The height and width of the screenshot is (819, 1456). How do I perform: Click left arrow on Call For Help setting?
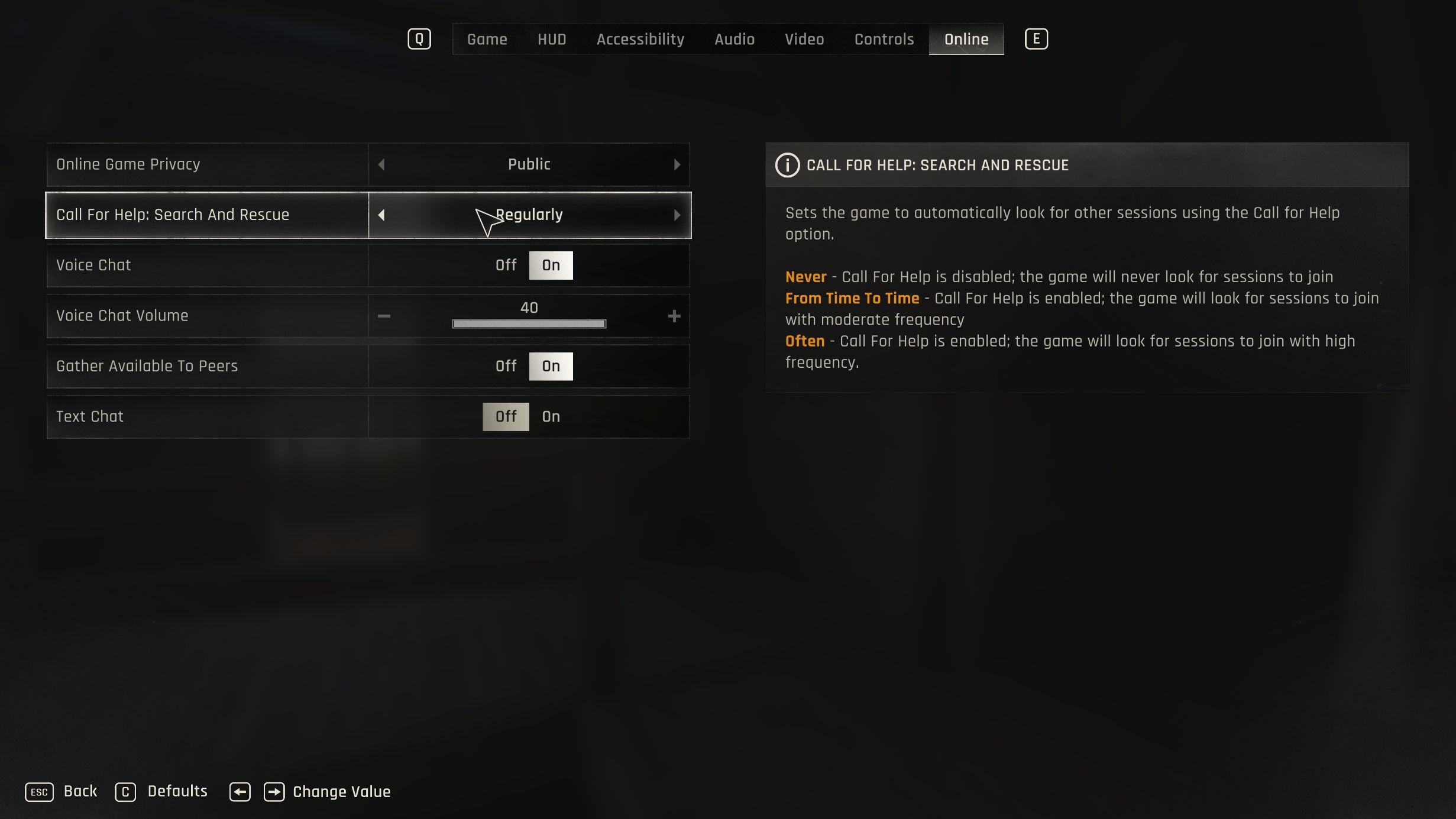click(x=382, y=215)
